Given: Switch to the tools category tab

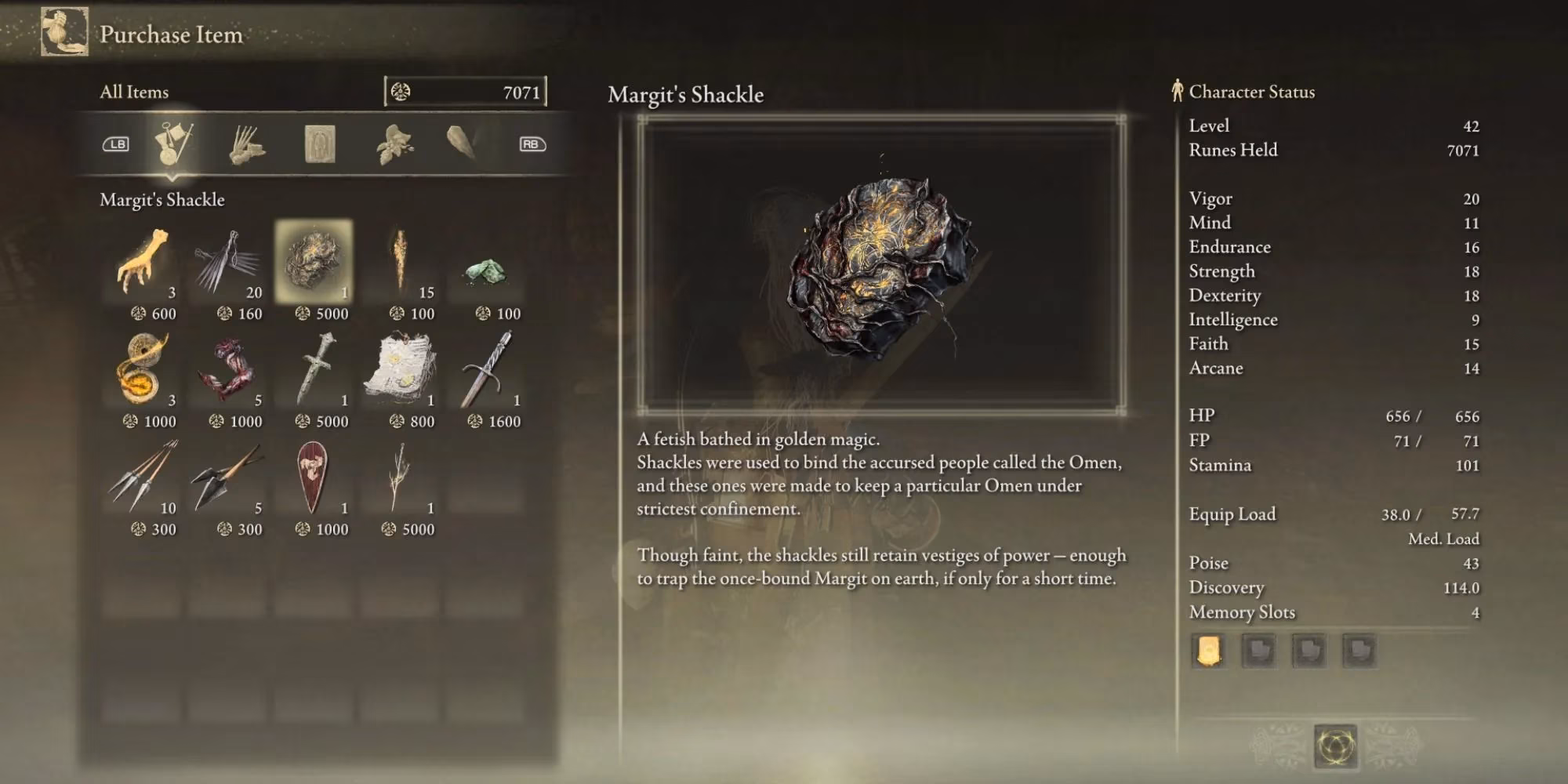Looking at the screenshot, I should [x=172, y=144].
